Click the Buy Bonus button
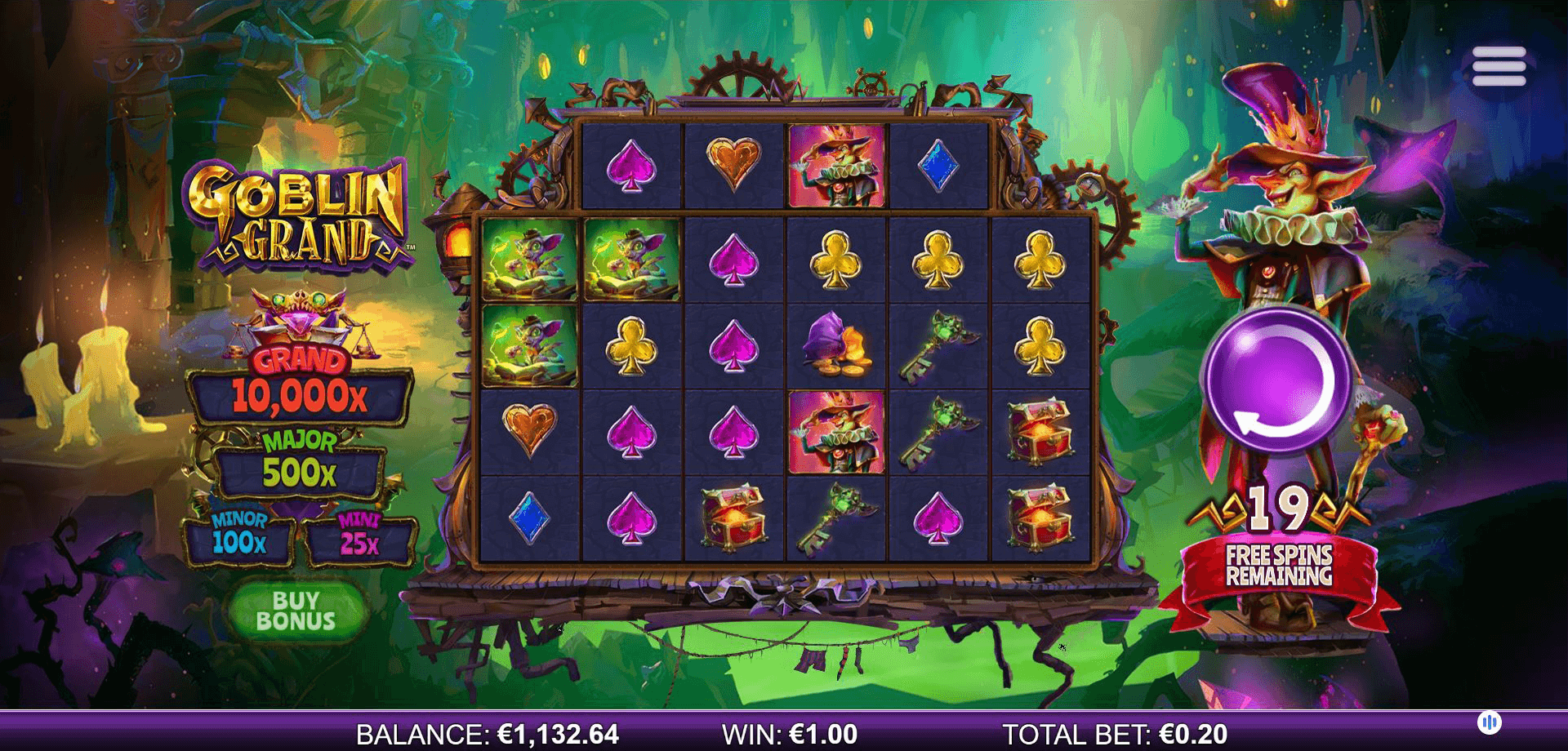This screenshot has width=1568, height=751. (x=296, y=611)
